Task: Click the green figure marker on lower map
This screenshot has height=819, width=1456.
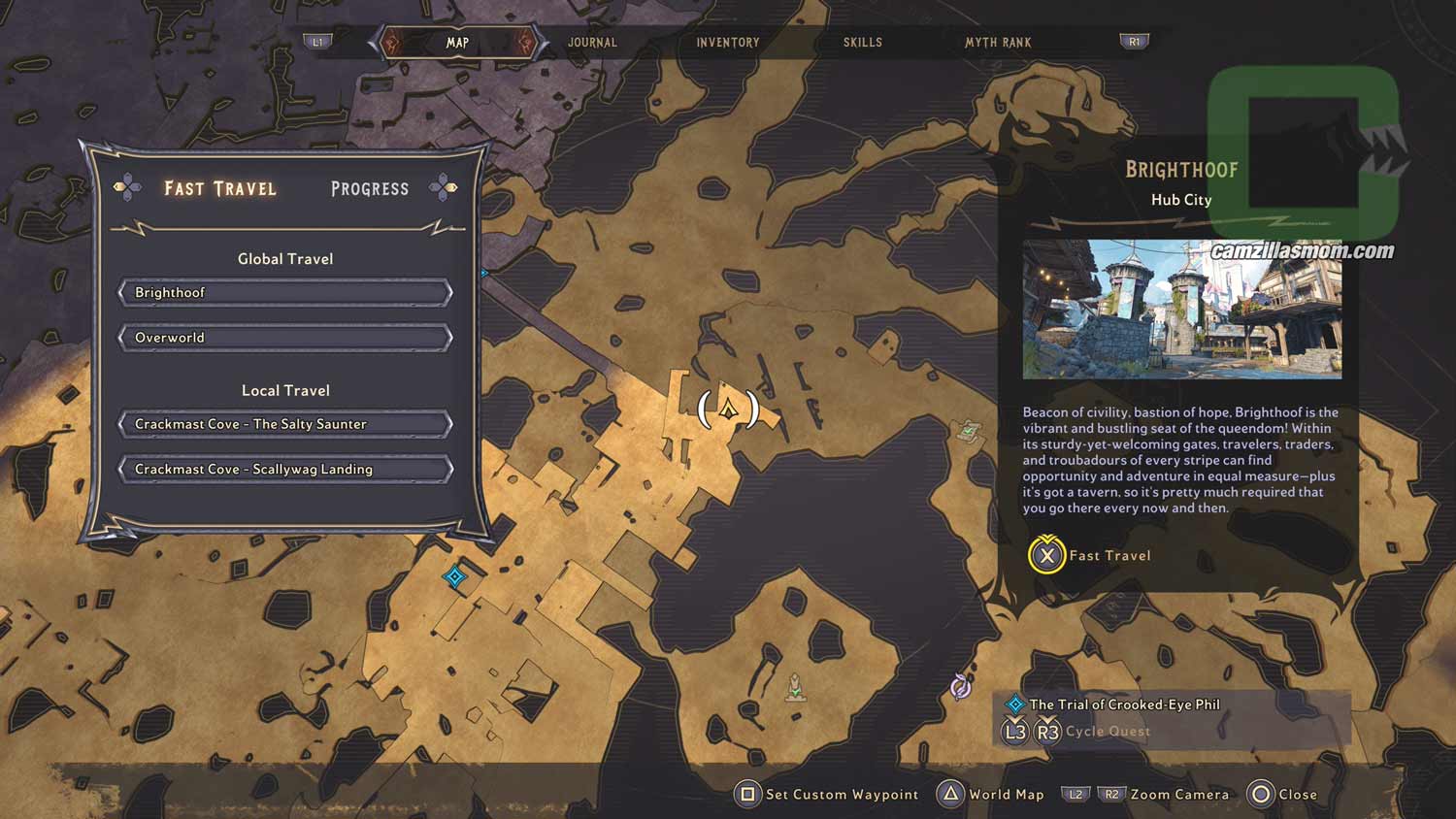Action: click(795, 687)
